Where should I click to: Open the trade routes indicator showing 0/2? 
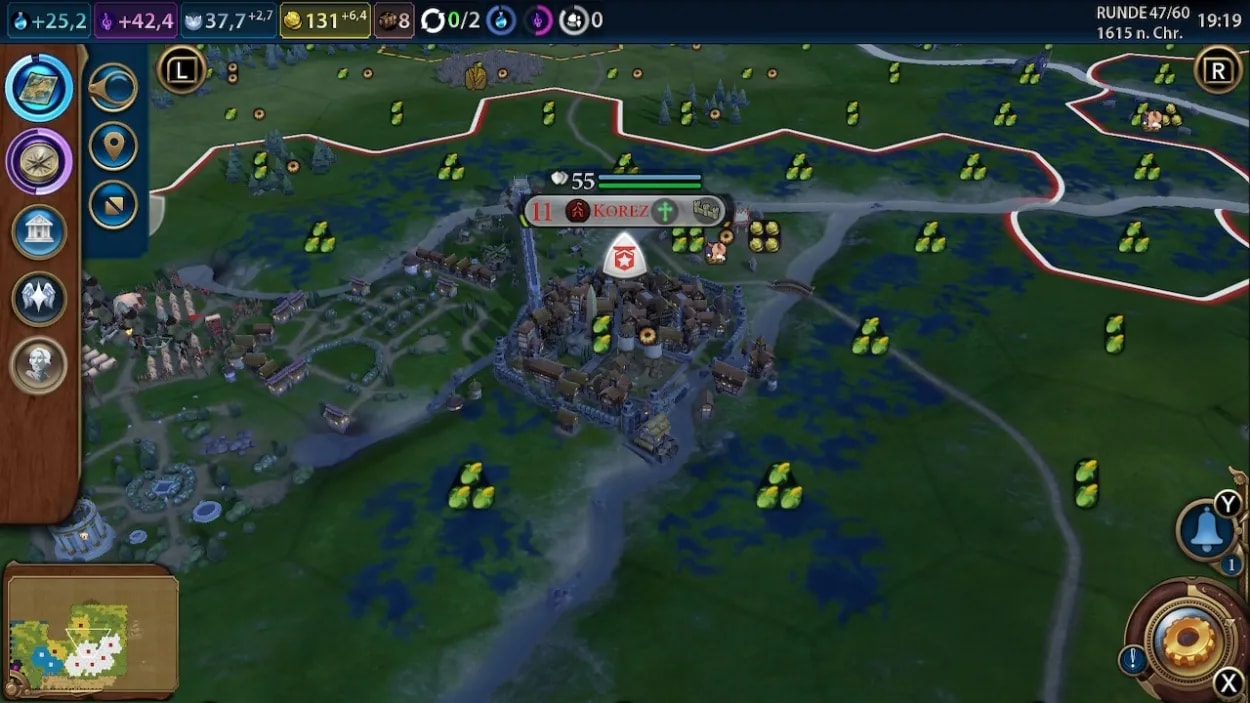pyautogui.click(x=451, y=20)
